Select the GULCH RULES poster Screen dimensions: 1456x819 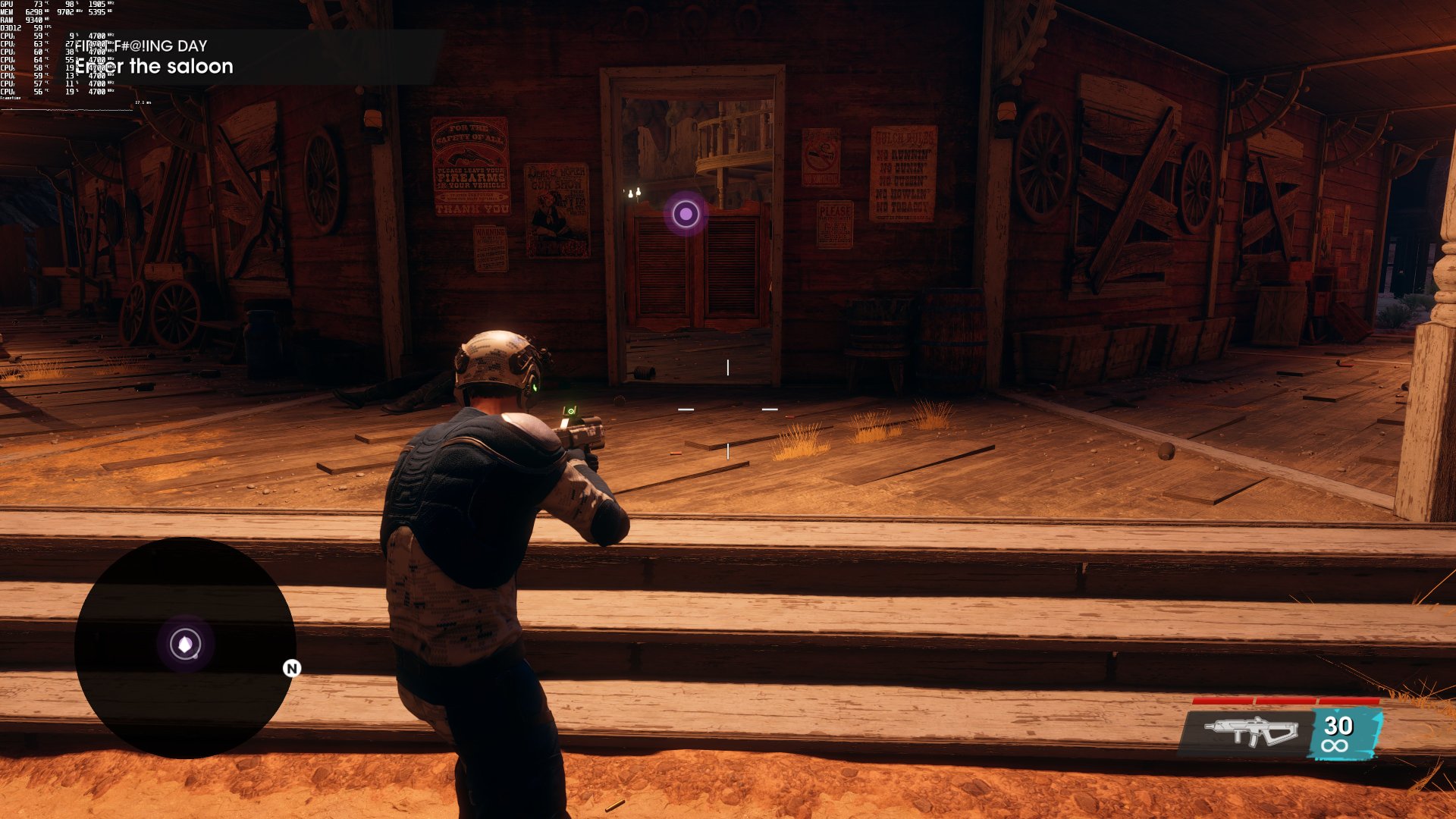[904, 174]
